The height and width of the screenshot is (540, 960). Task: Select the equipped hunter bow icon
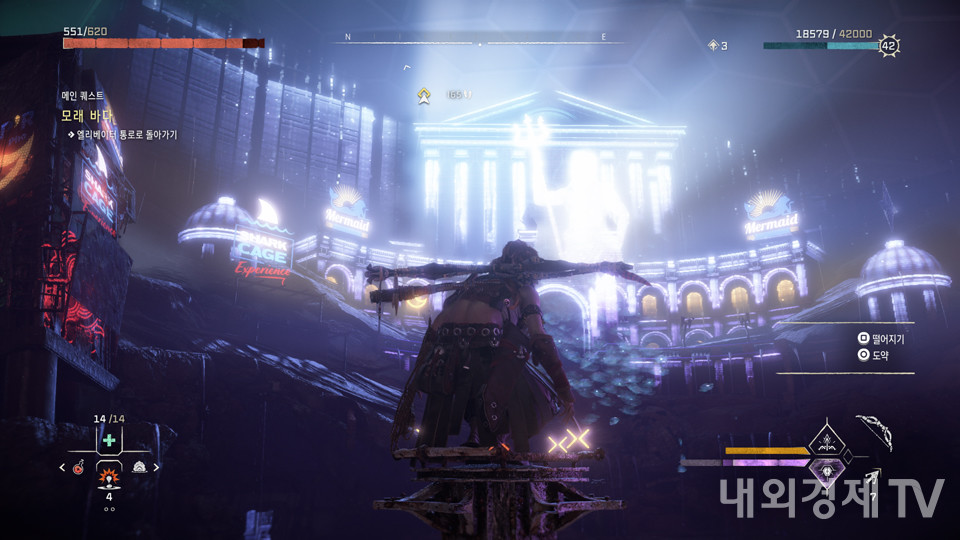tap(873, 431)
